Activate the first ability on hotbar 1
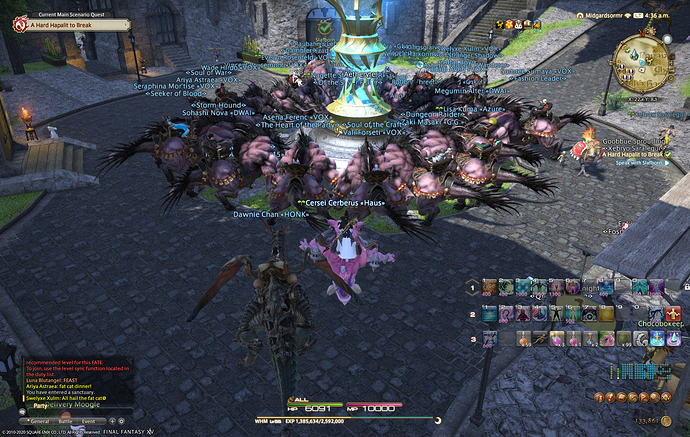 click(490, 287)
